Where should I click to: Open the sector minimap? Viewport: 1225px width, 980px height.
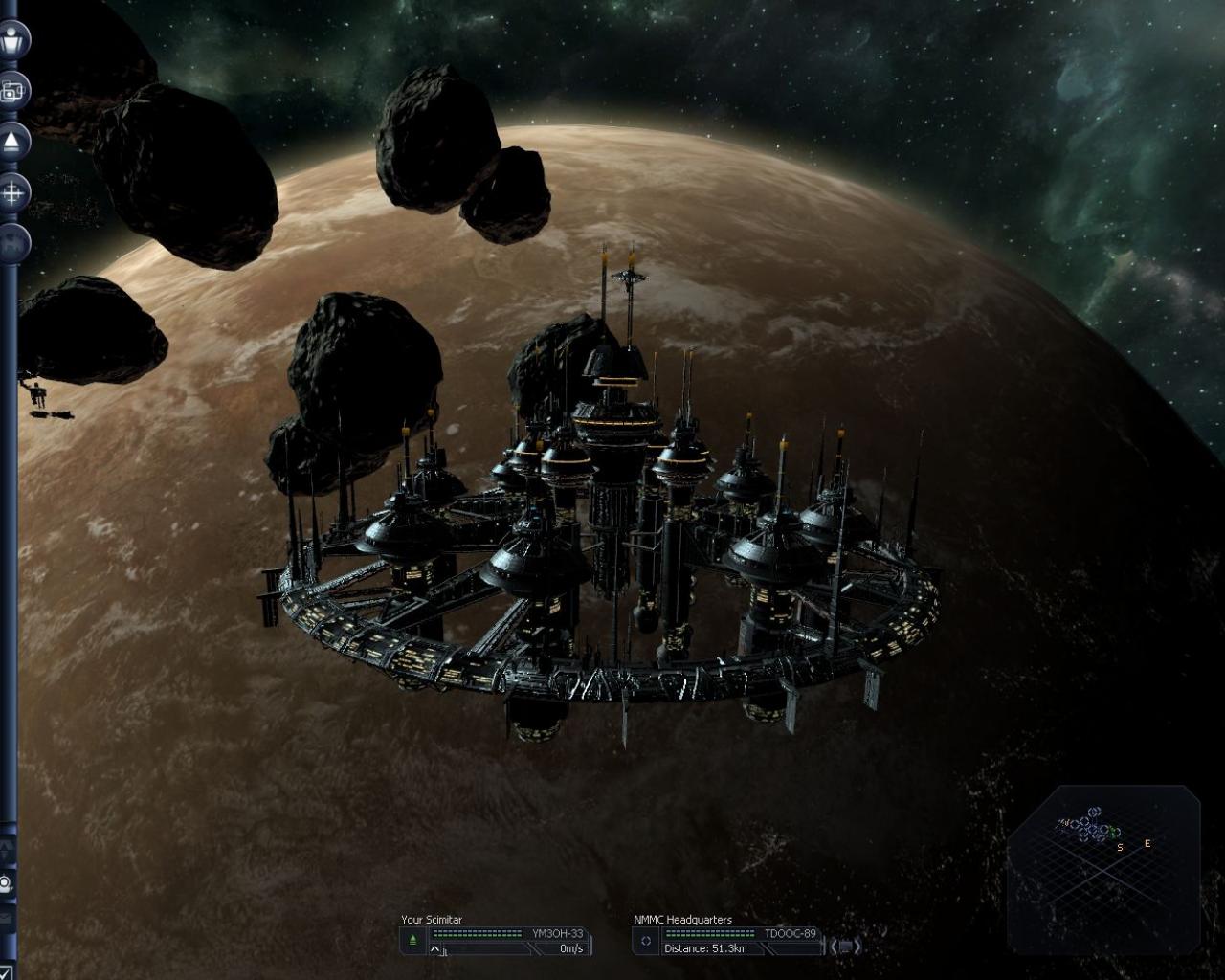point(1102,868)
